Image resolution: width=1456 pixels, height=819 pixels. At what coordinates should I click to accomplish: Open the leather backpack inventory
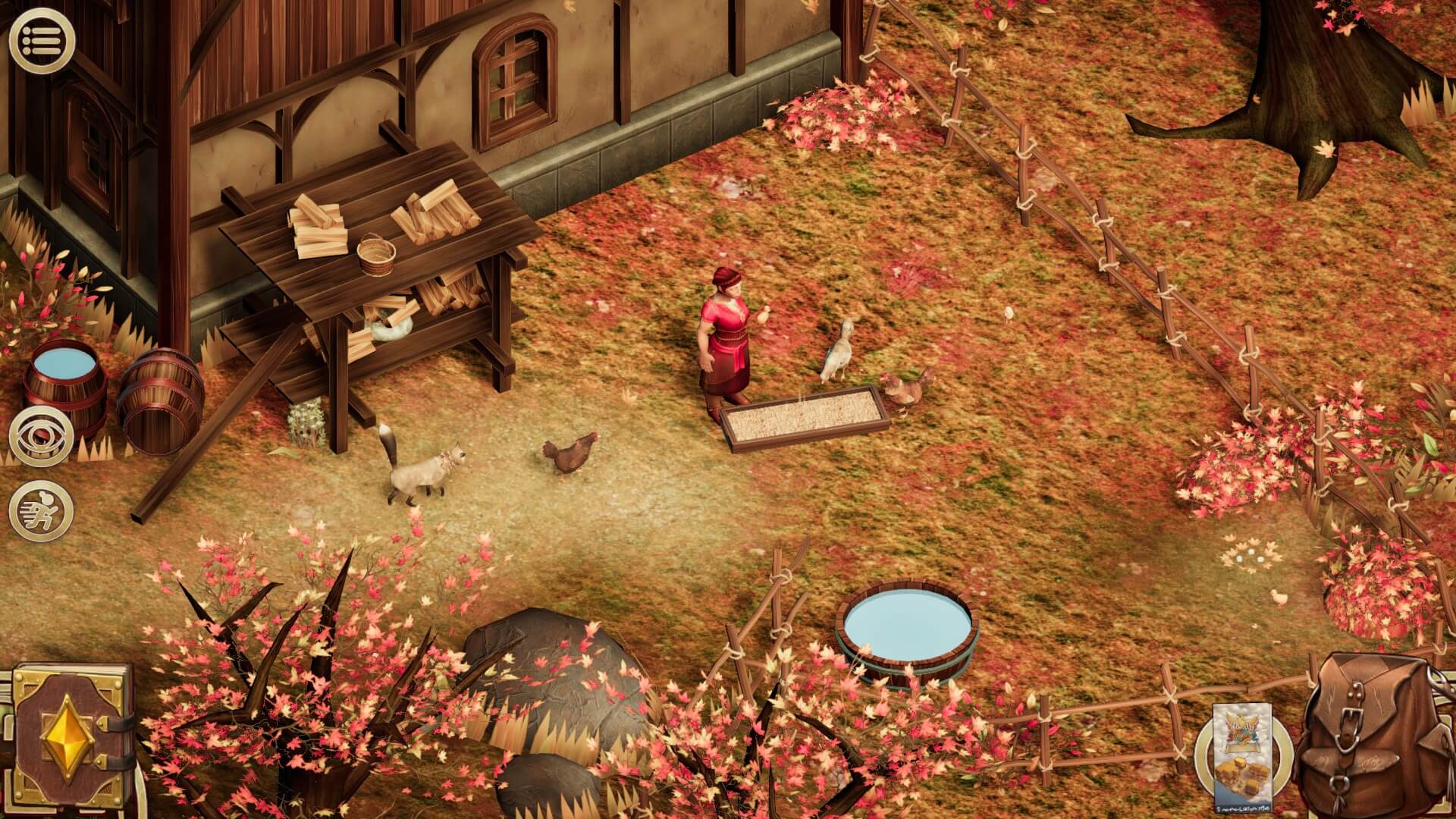click(1374, 733)
